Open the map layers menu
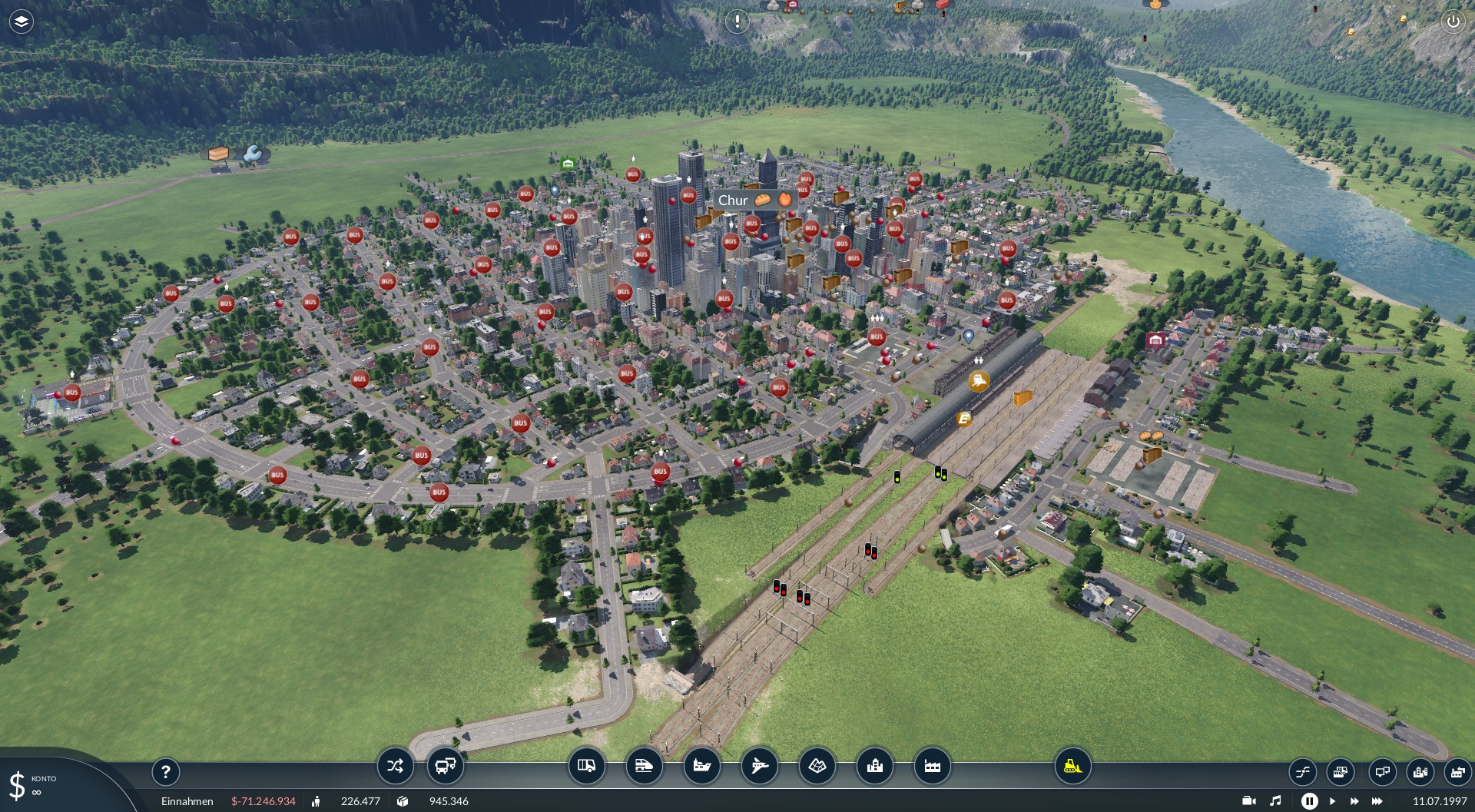 click(22, 22)
